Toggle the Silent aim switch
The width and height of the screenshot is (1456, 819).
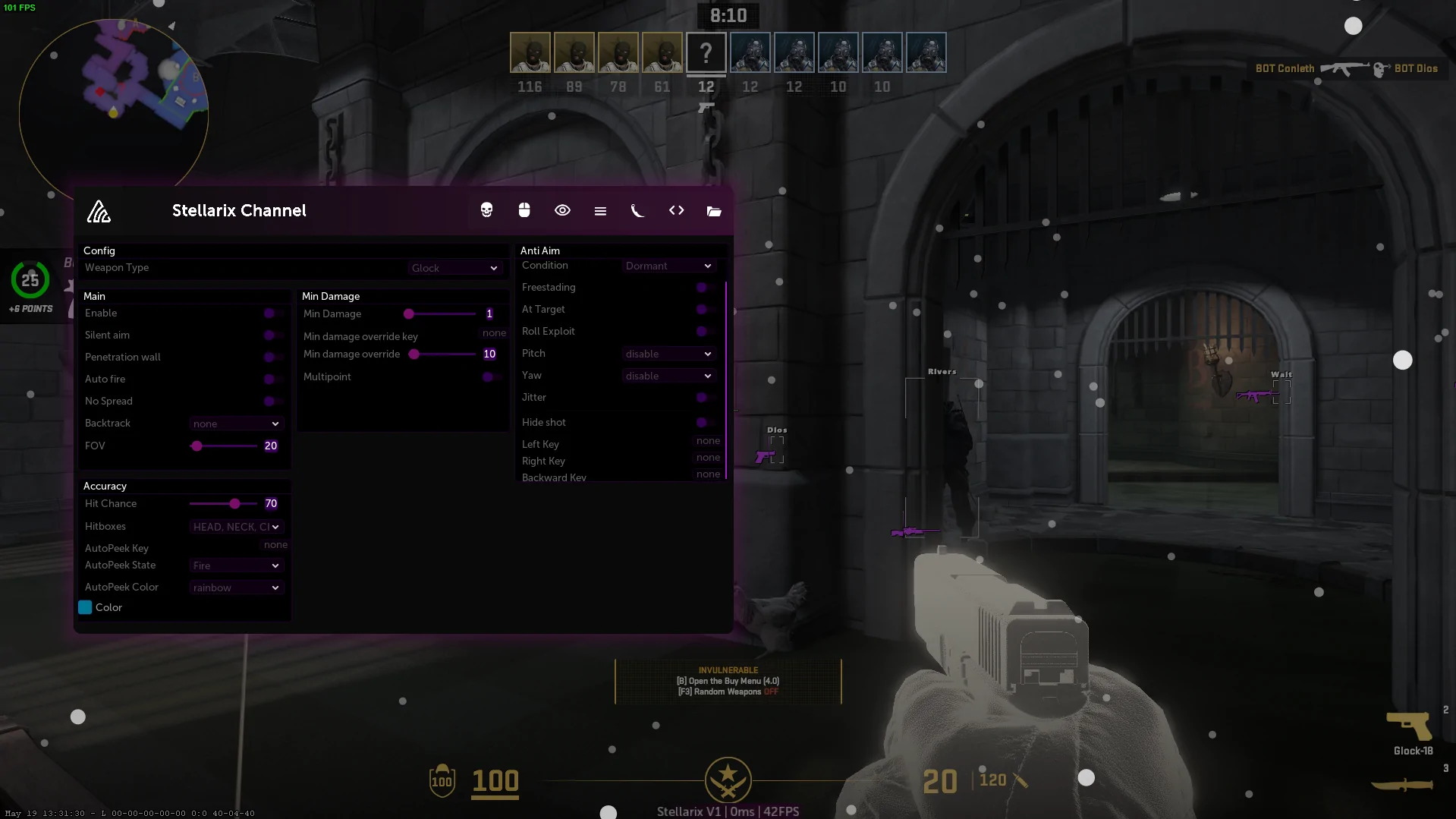(x=272, y=335)
